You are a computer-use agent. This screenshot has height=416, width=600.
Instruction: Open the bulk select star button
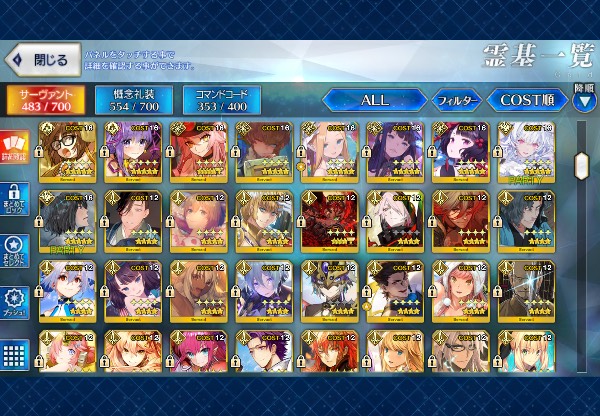coord(14,249)
